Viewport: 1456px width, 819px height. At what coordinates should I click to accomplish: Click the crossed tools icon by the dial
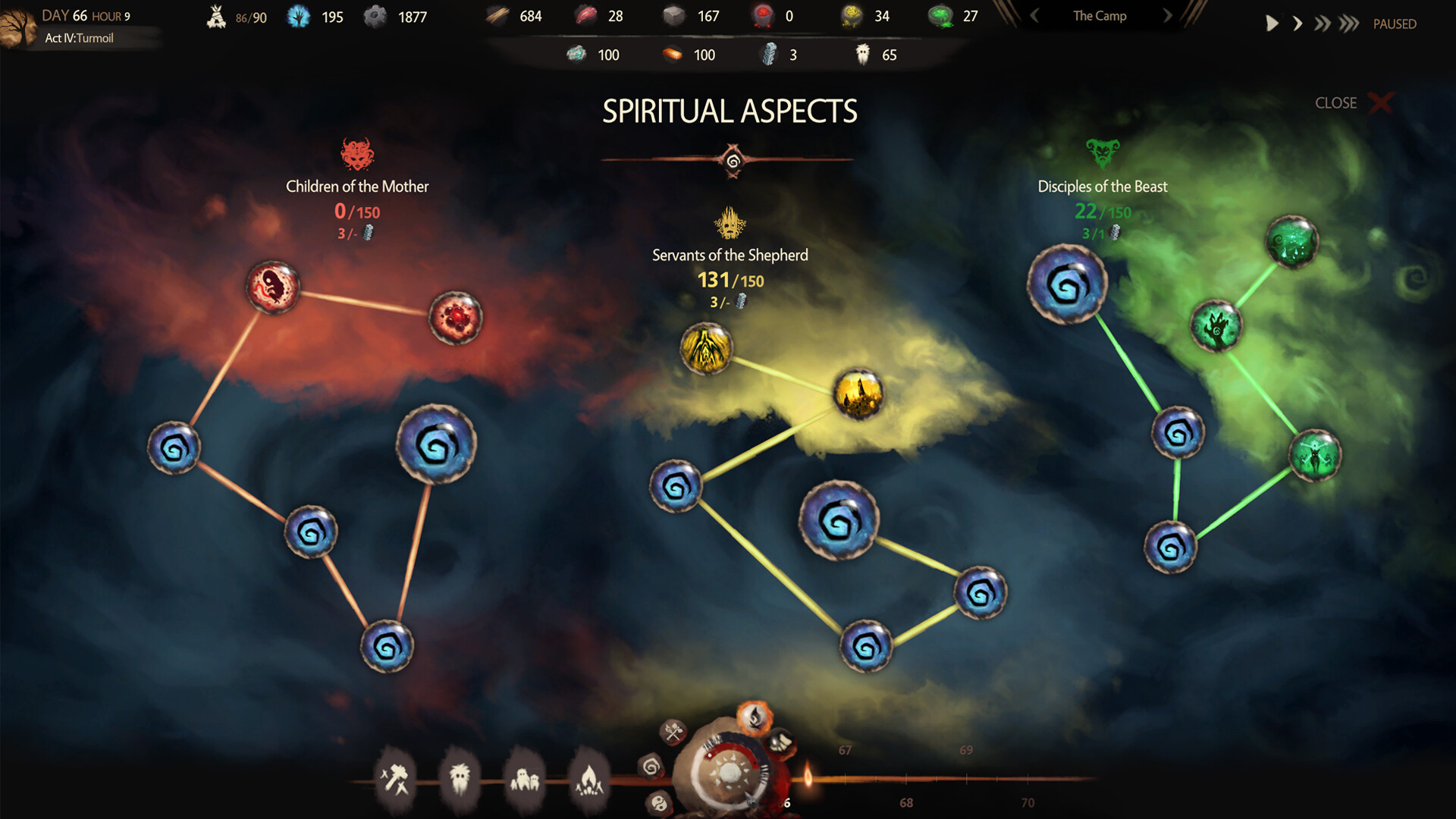[x=673, y=732]
